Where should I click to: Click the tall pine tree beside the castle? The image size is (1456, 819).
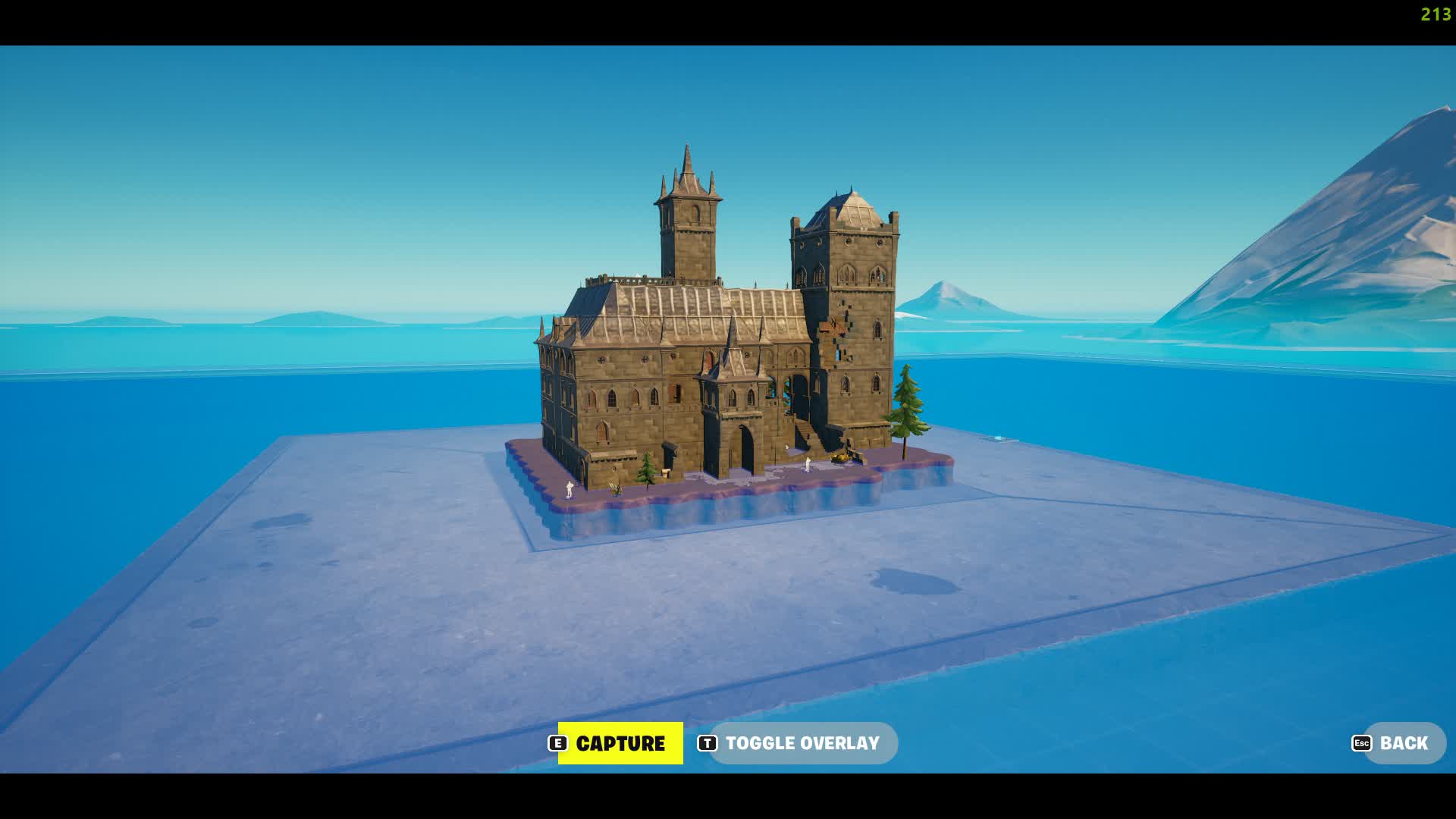tap(908, 402)
